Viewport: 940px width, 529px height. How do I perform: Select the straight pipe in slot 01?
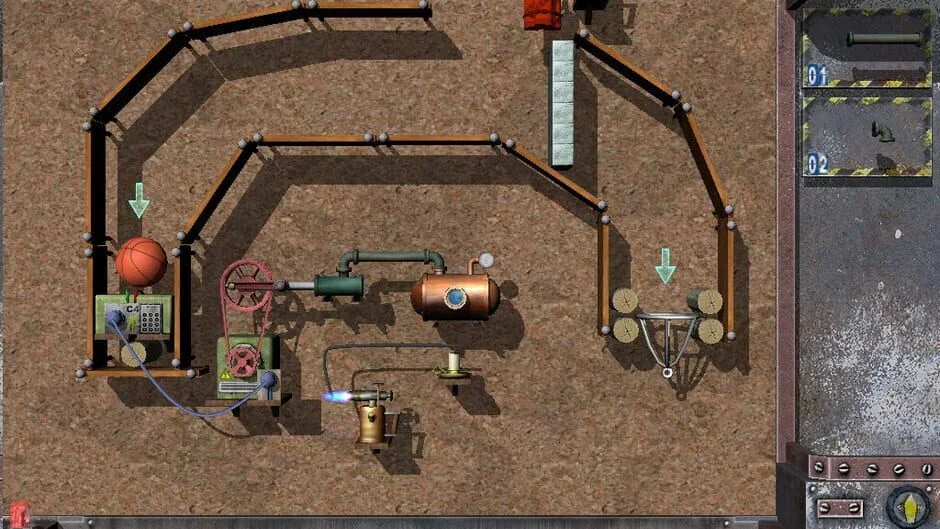(x=884, y=40)
